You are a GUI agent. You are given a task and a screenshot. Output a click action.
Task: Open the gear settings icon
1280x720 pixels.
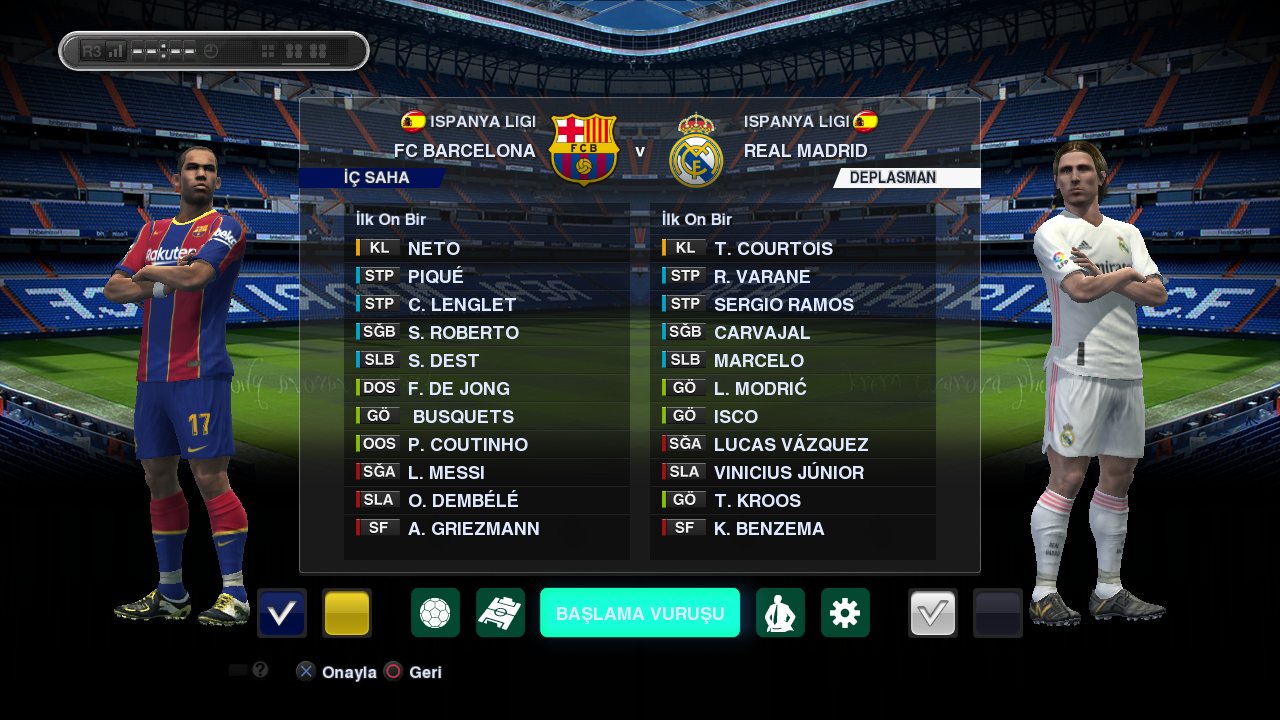pos(845,613)
